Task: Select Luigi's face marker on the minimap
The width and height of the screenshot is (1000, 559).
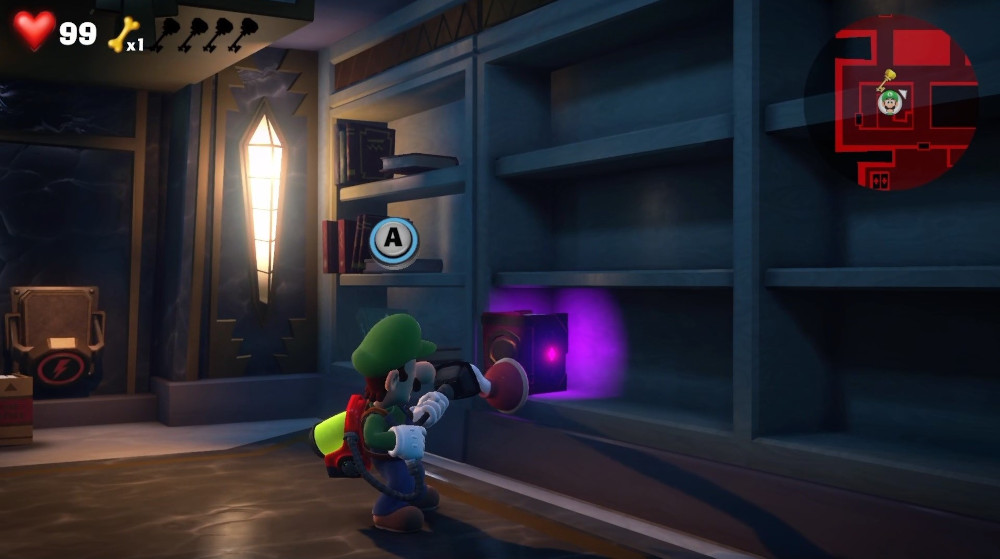Action: click(889, 101)
